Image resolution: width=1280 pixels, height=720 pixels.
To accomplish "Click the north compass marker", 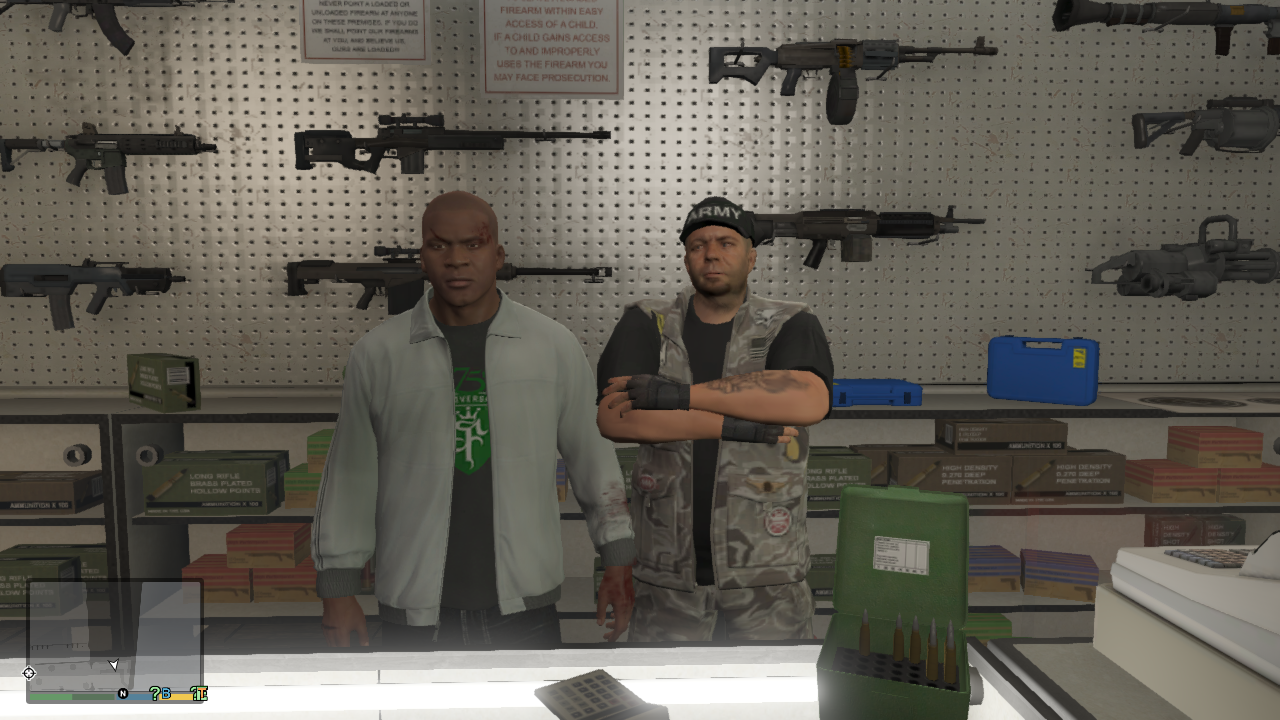I will pyautogui.click(x=123, y=693).
